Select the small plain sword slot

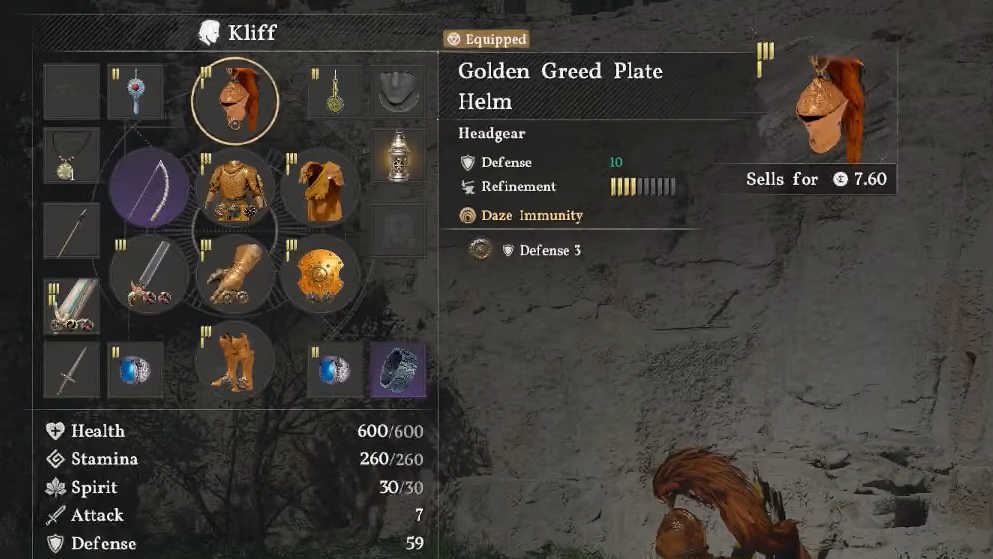pyautogui.click(x=72, y=370)
